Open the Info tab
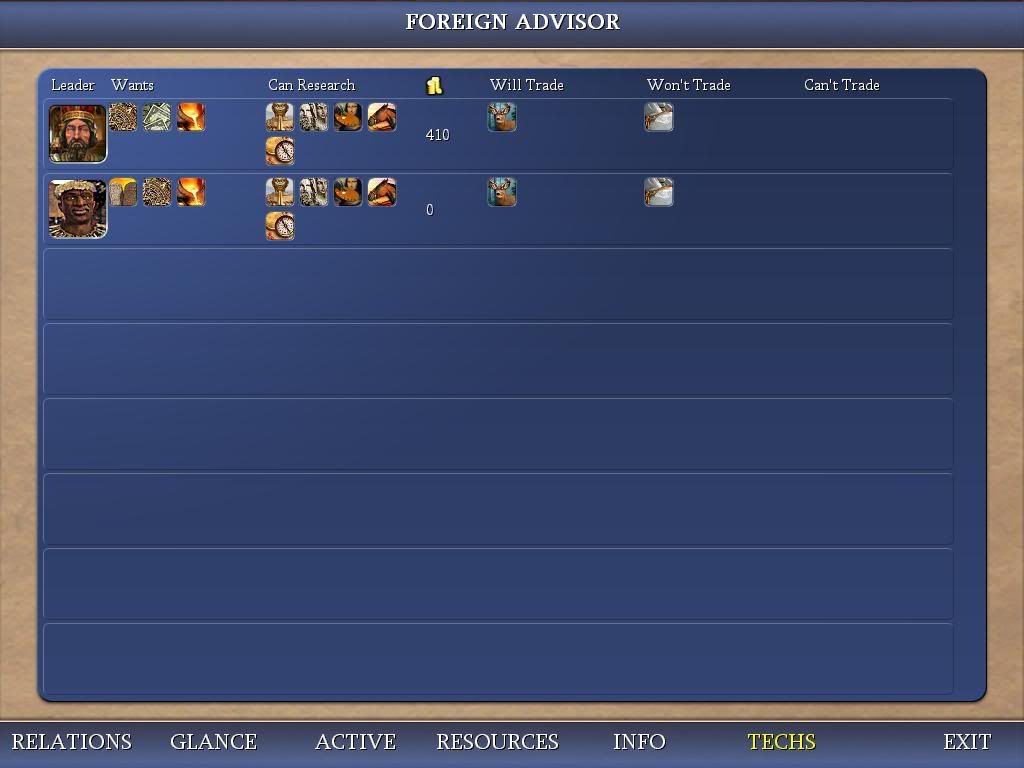This screenshot has height=768, width=1024. click(x=639, y=742)
